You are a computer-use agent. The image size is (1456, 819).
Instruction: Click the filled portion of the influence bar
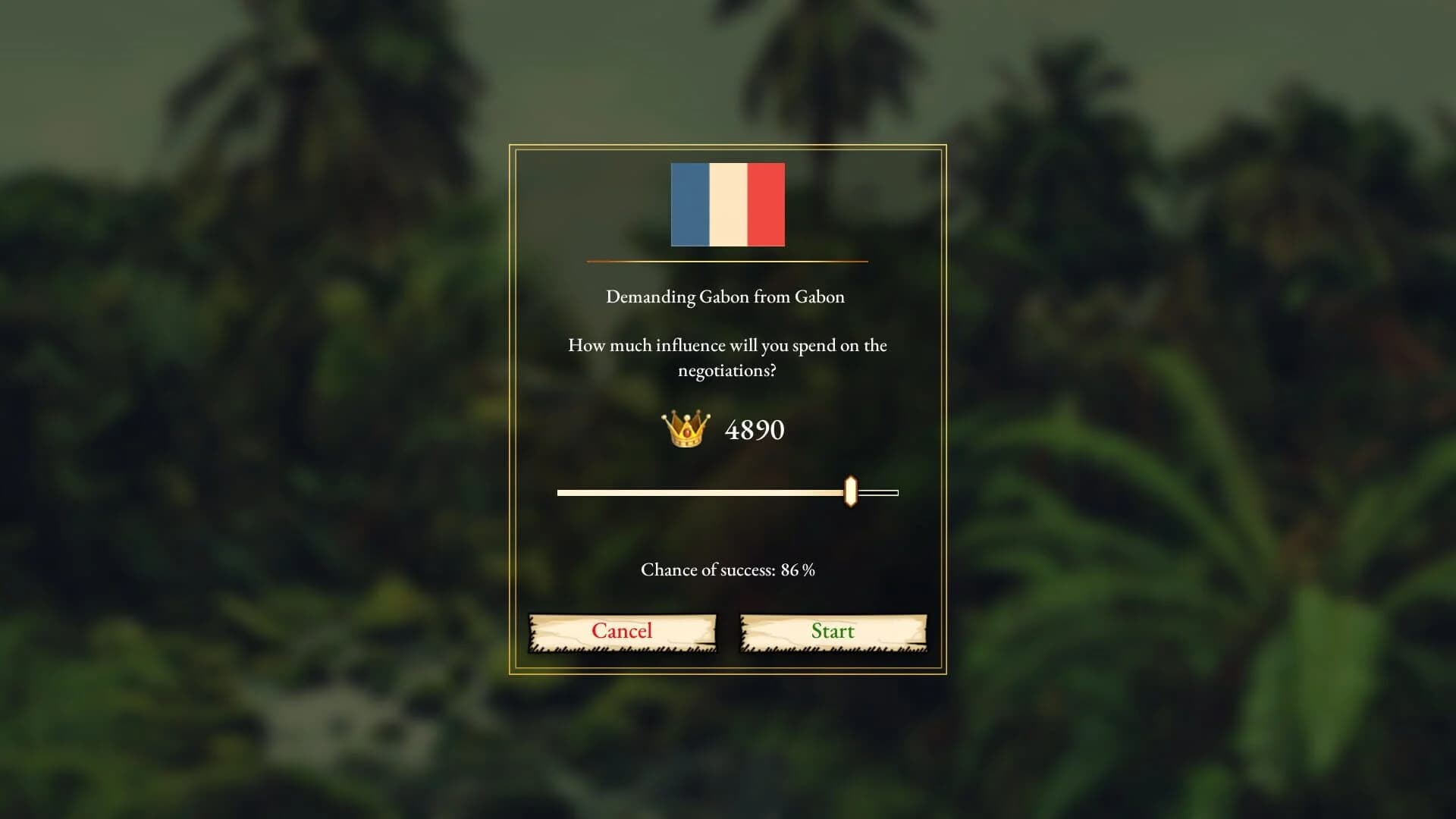point(698,492)
